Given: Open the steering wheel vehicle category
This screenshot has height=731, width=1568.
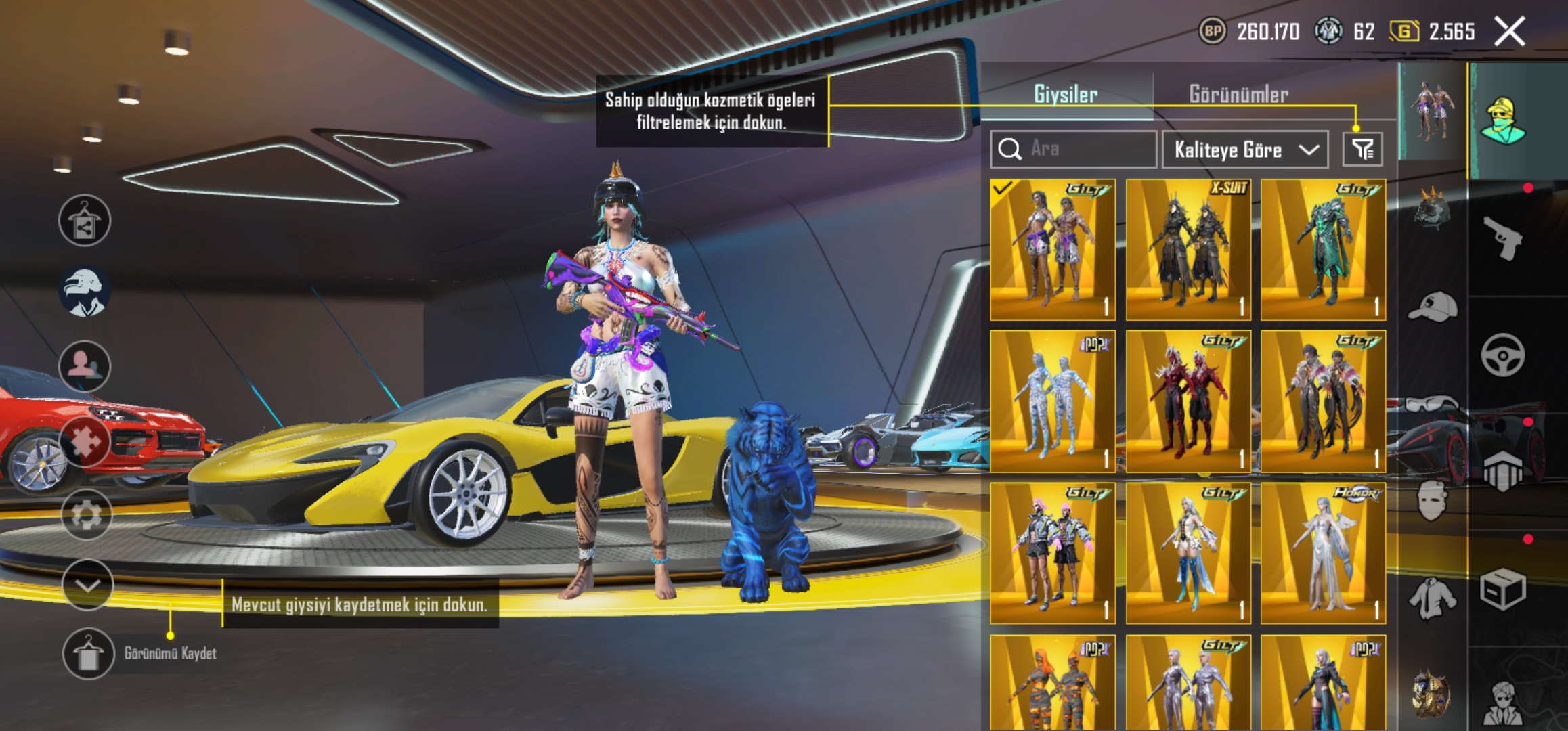Looking at the screenshot, I should pos(1503,355).
